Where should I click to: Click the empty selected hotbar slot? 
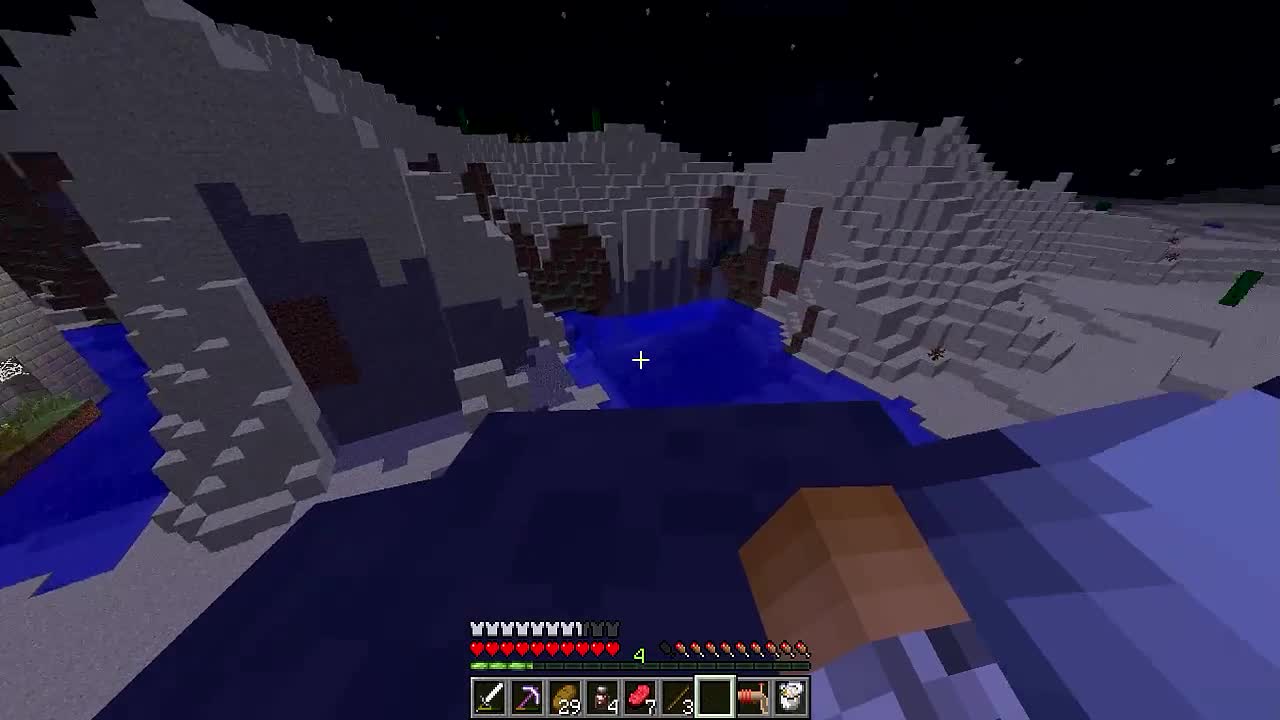coord(717,697)
